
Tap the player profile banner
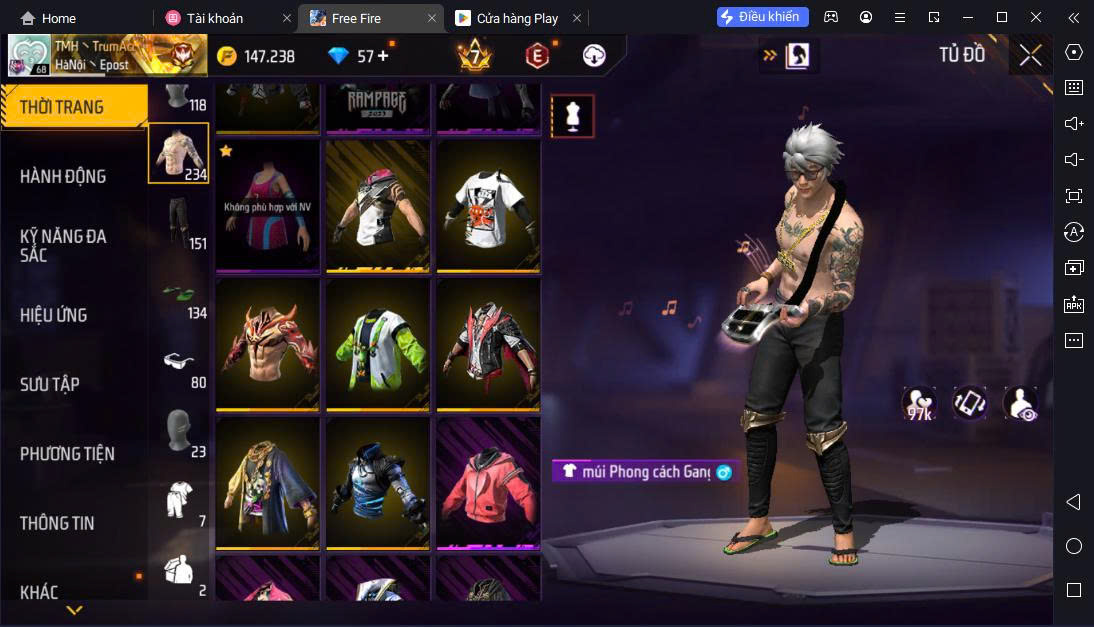click(107, 55)
